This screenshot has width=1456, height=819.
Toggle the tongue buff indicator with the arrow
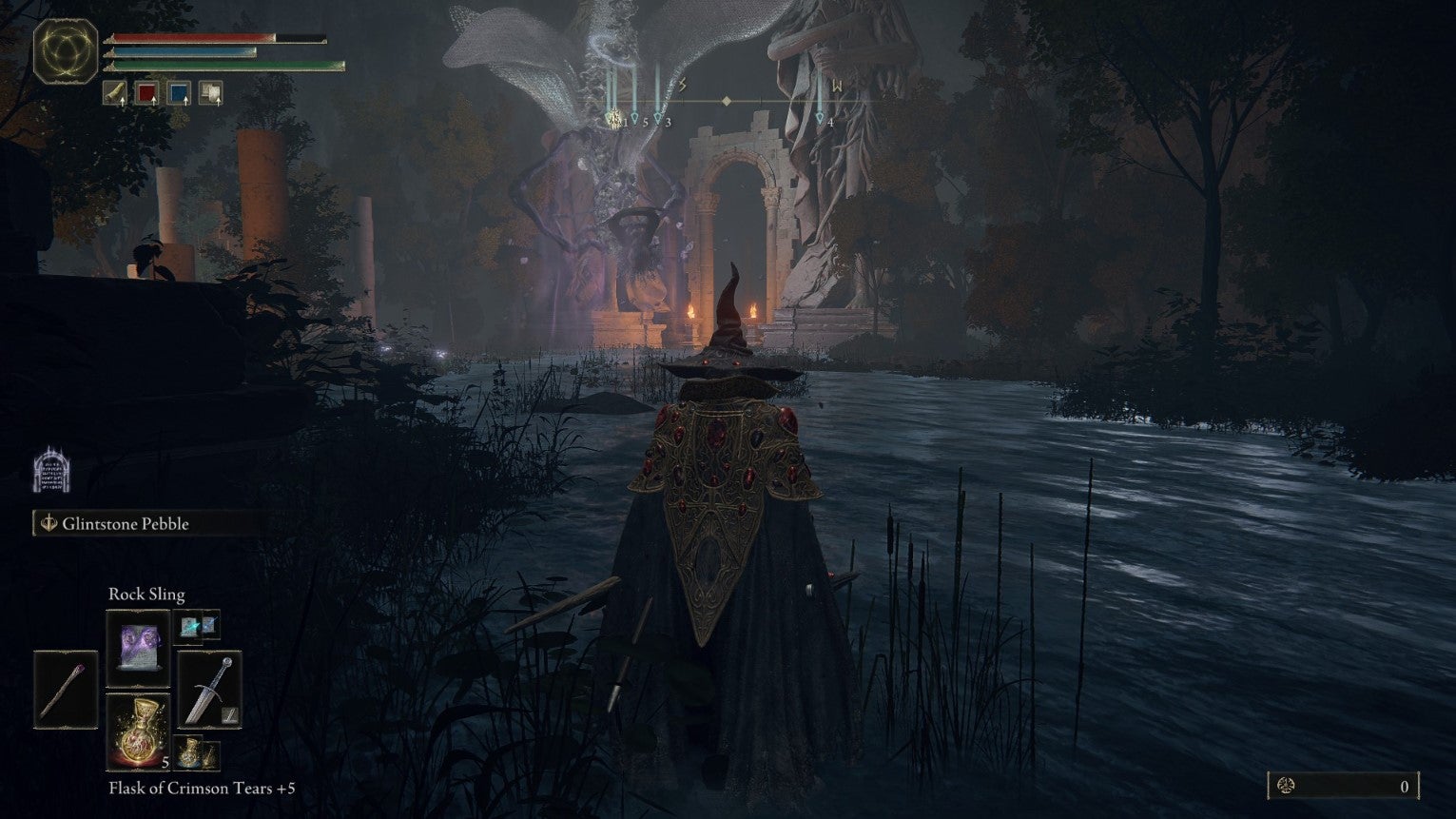click(x=114, y=92)
